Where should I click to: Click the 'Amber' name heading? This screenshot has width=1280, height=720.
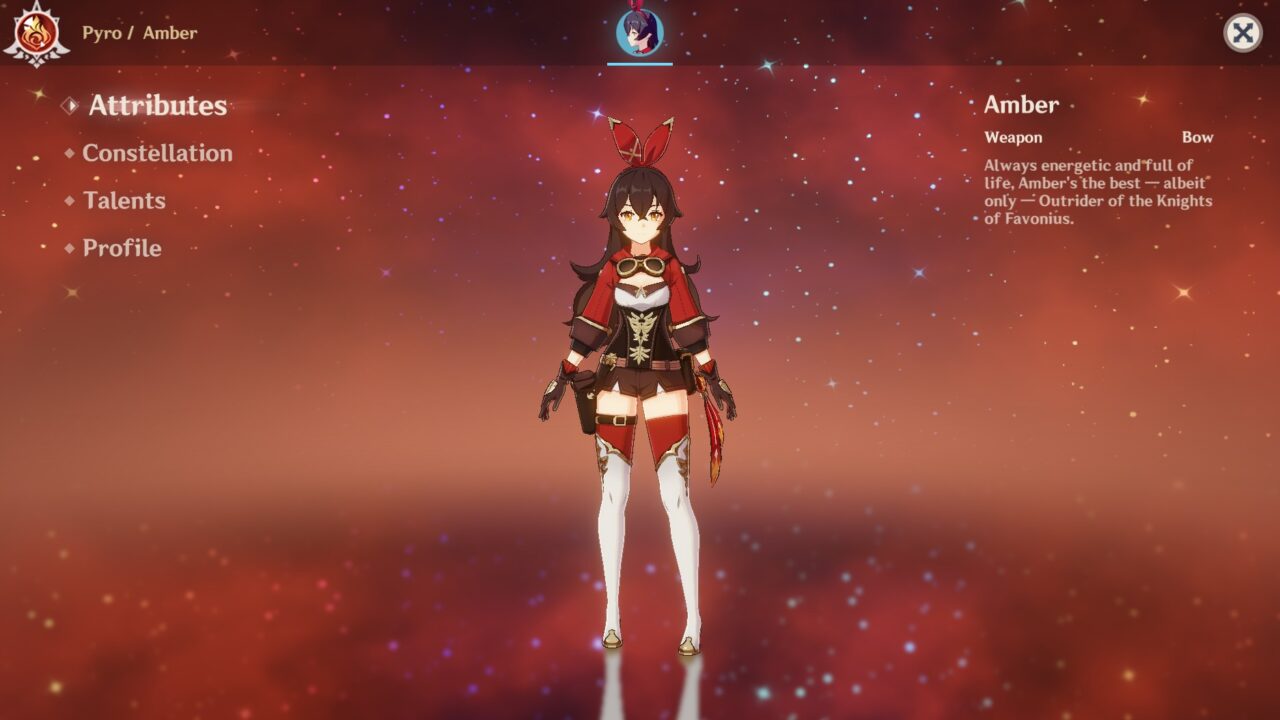[1020, 105]
